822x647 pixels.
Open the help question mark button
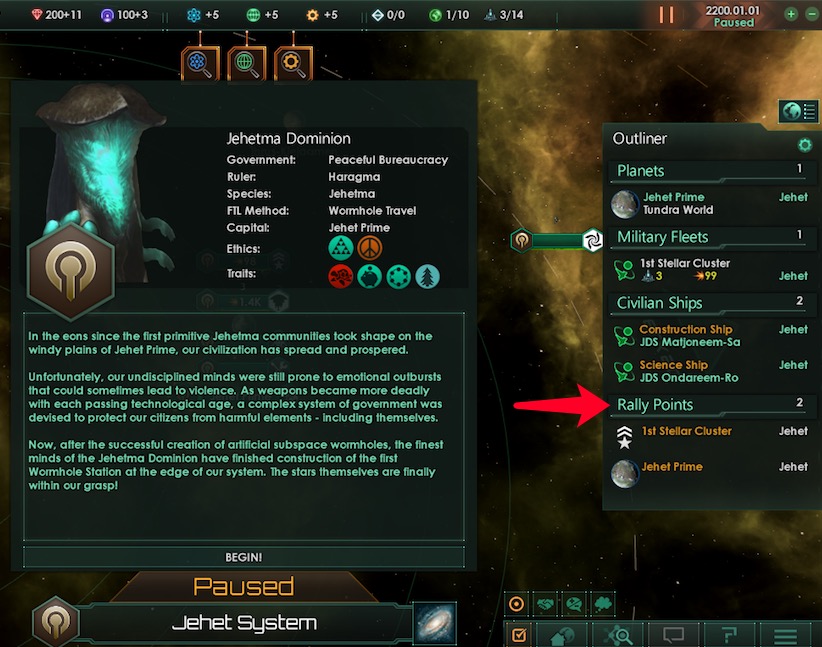click(730, 635)
